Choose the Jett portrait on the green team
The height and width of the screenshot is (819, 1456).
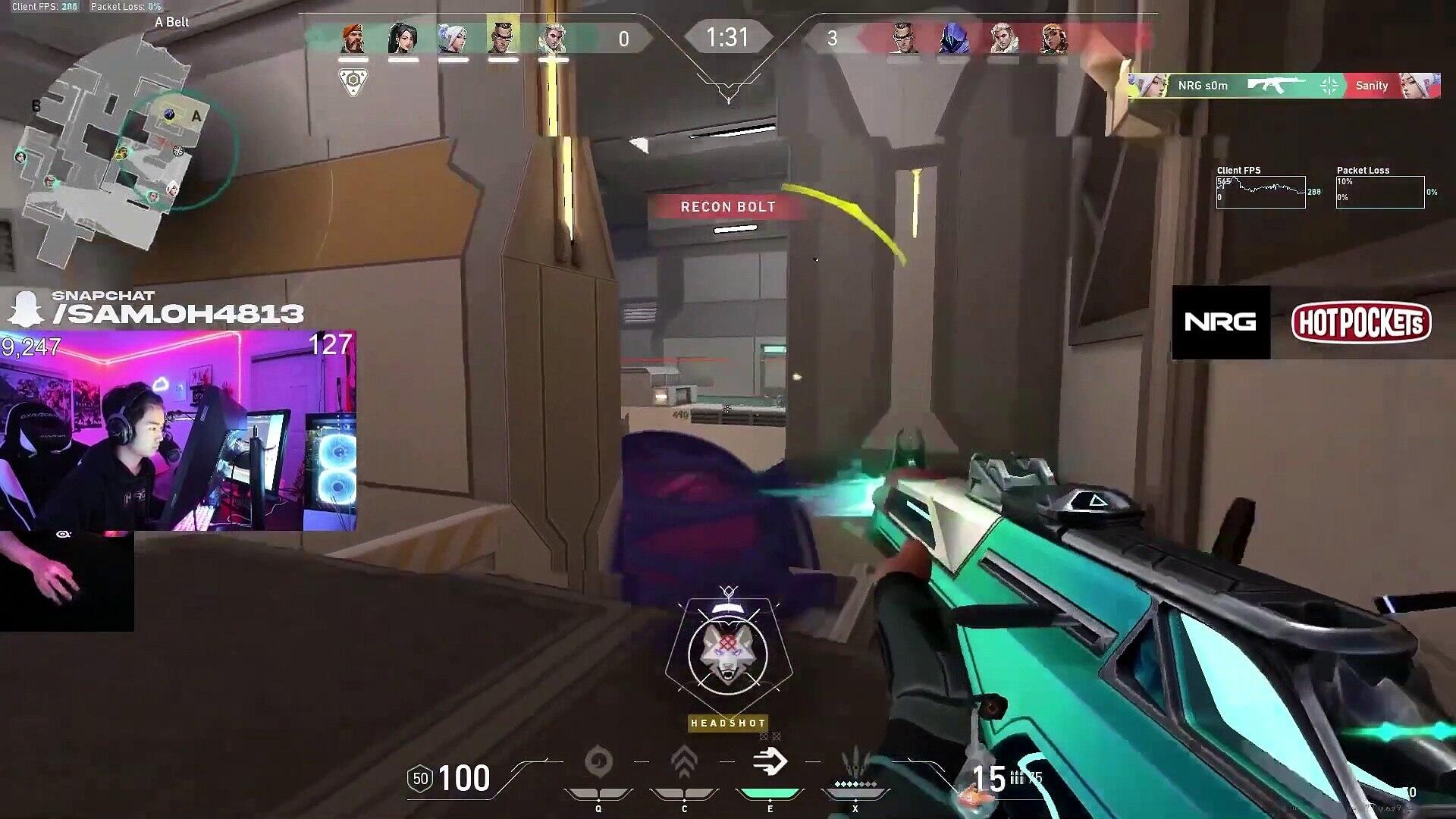coord(453,38)
